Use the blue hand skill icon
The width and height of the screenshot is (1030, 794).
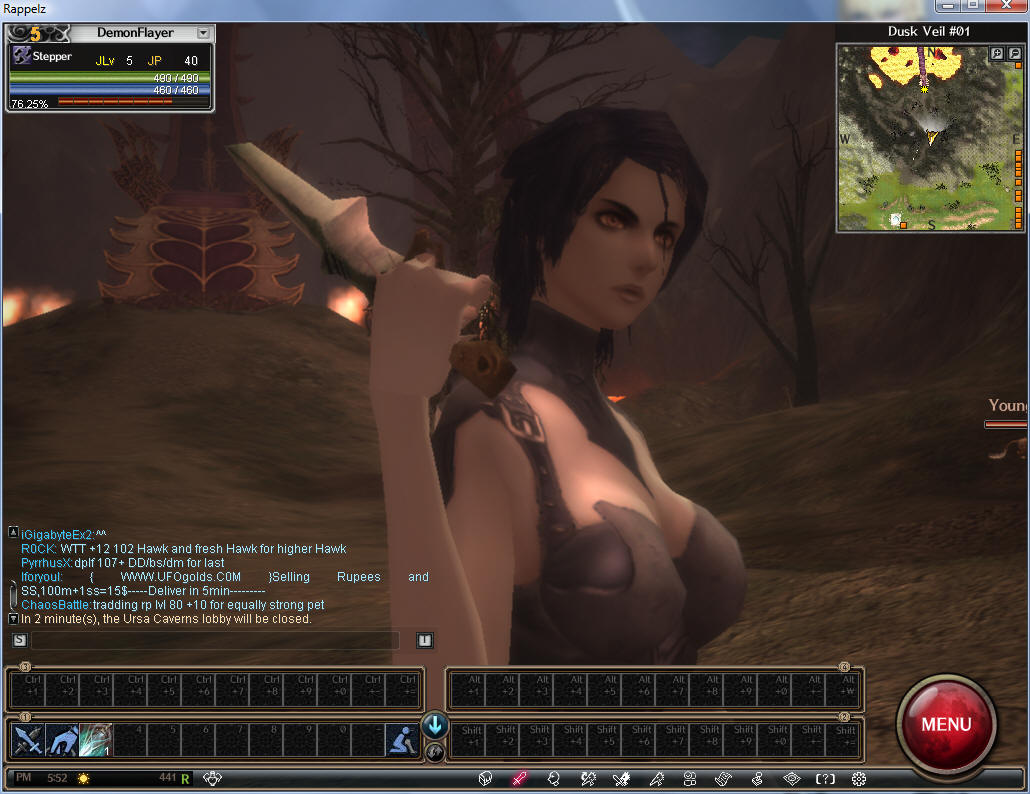point(61,740)
